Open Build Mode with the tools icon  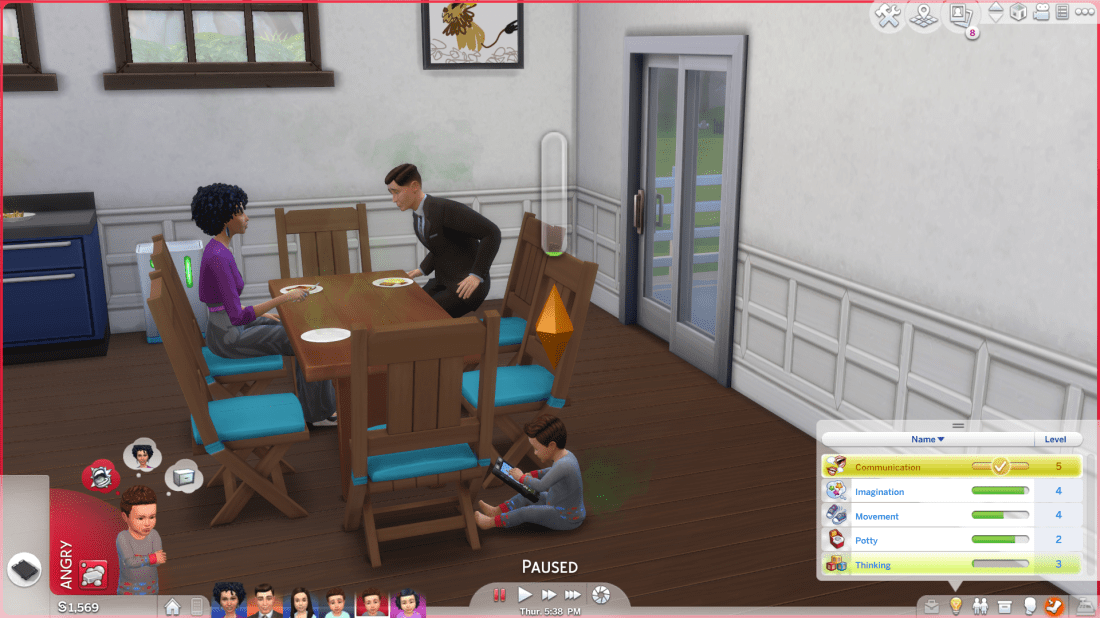[888, 15]
